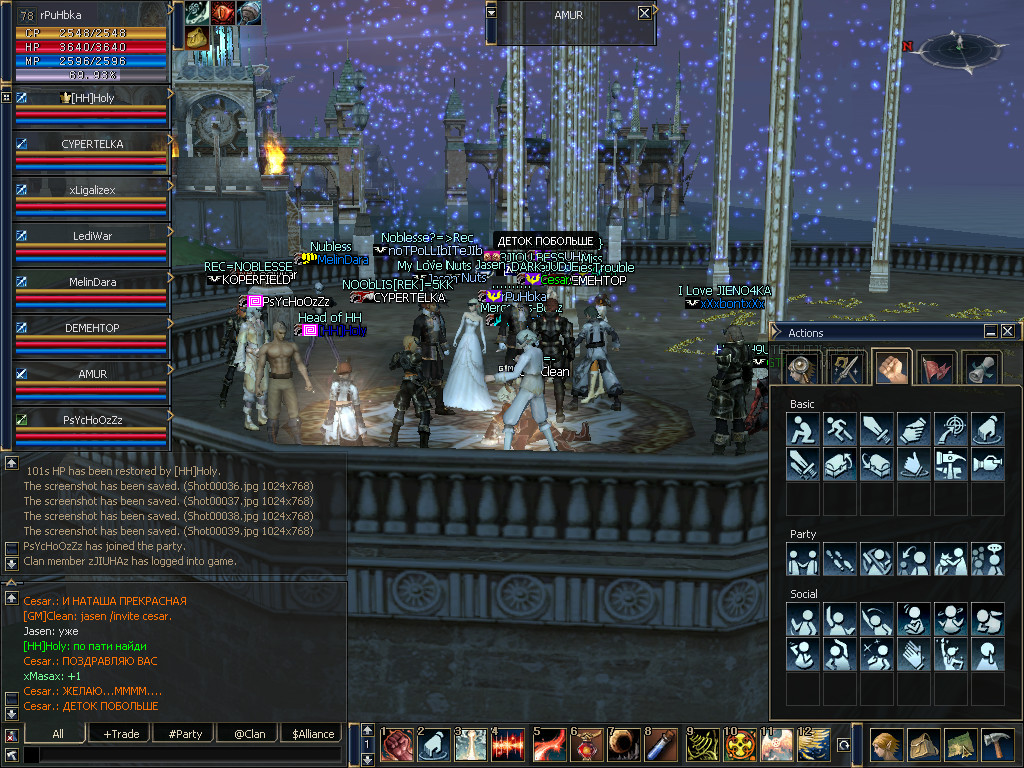Open the red flag tab in Actions

pyautogui.click(x=937, y=367)
